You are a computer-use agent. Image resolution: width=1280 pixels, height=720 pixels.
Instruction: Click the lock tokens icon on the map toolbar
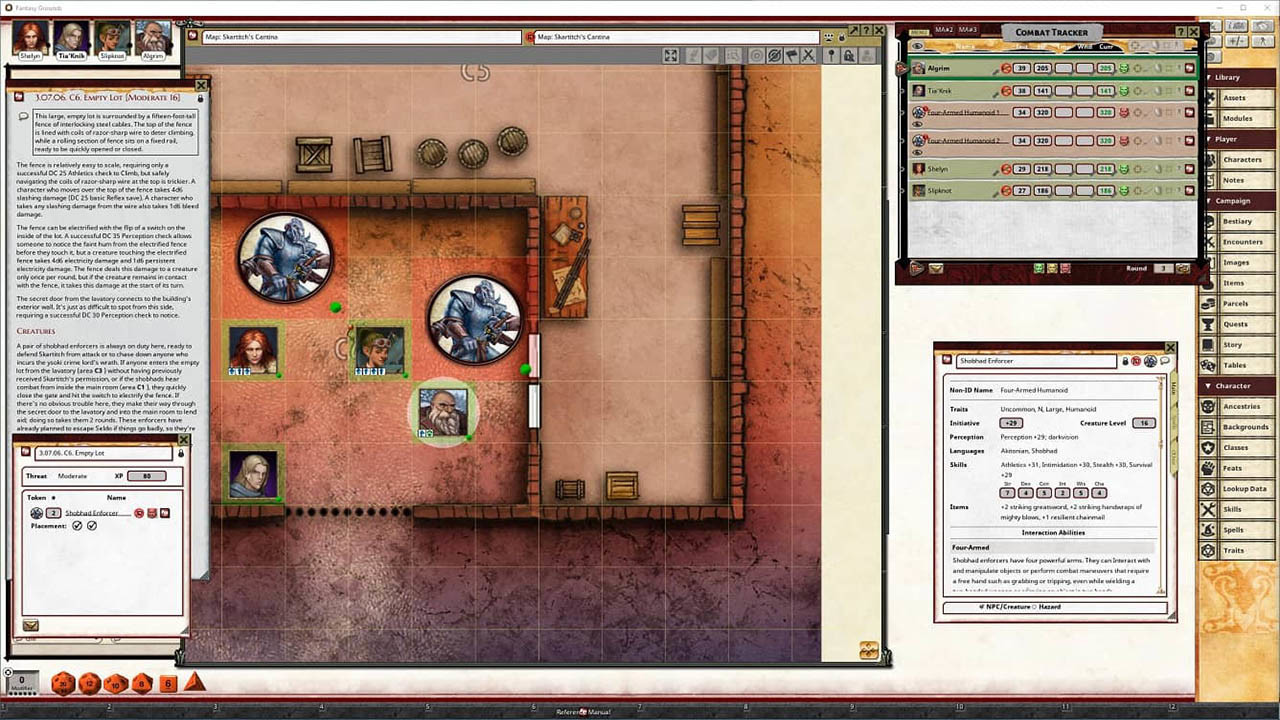click(849, 56)
